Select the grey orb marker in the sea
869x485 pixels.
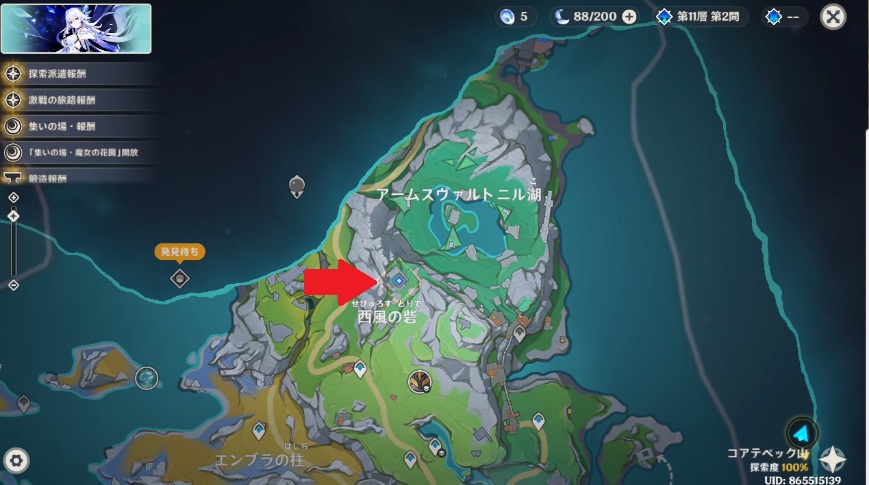tap(297, 185)
